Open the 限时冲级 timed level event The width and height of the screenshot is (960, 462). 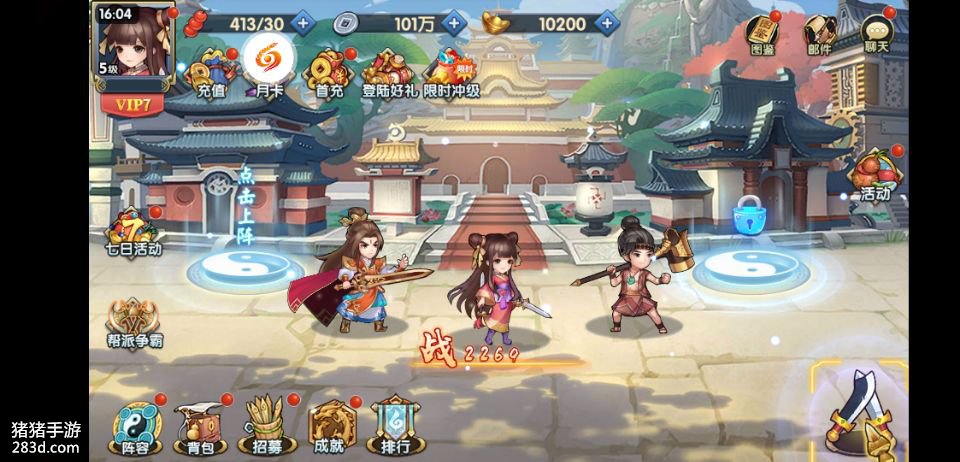coord(451,72)
